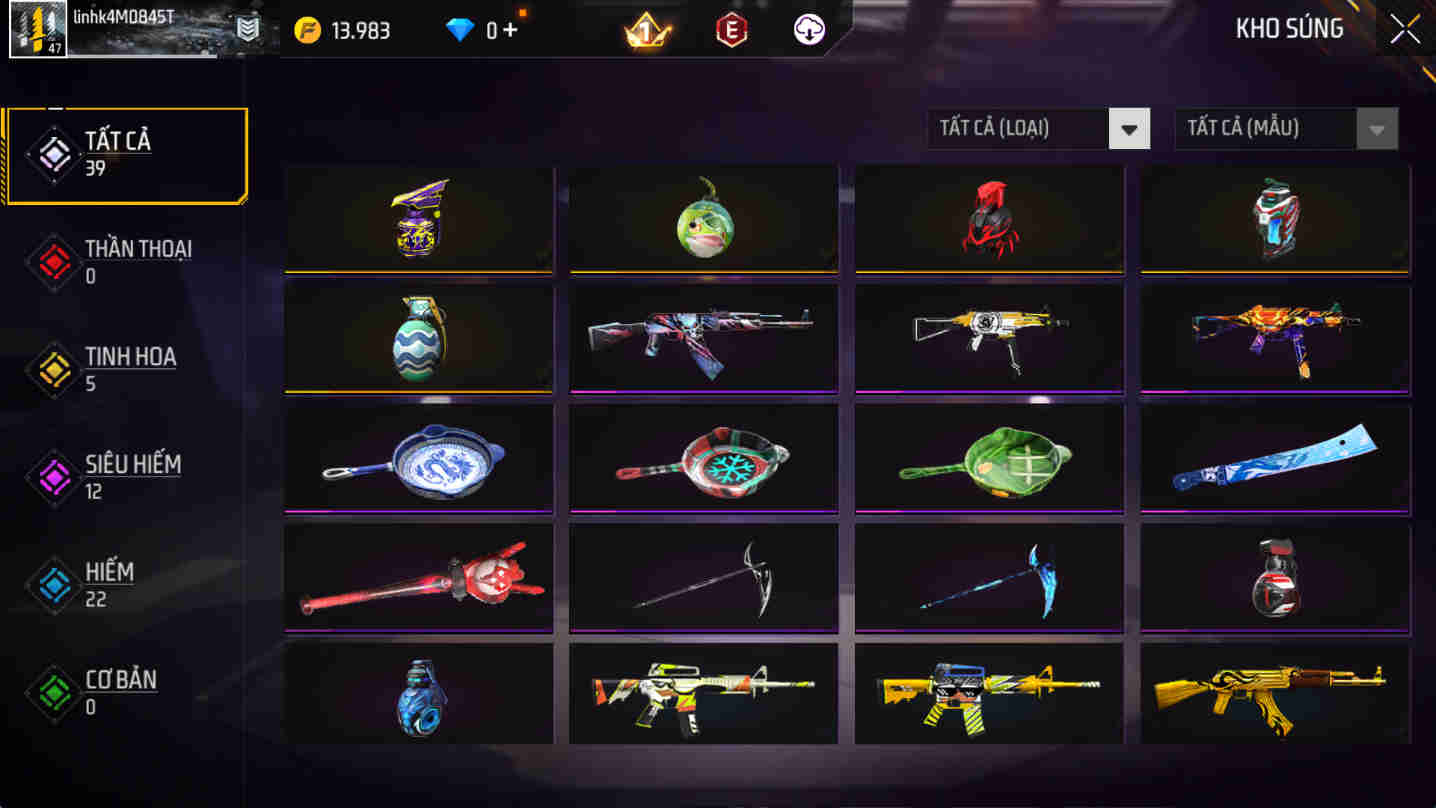
Task: Select the red E badge icon
Action: pyautogui.click(x=730, y=30)
